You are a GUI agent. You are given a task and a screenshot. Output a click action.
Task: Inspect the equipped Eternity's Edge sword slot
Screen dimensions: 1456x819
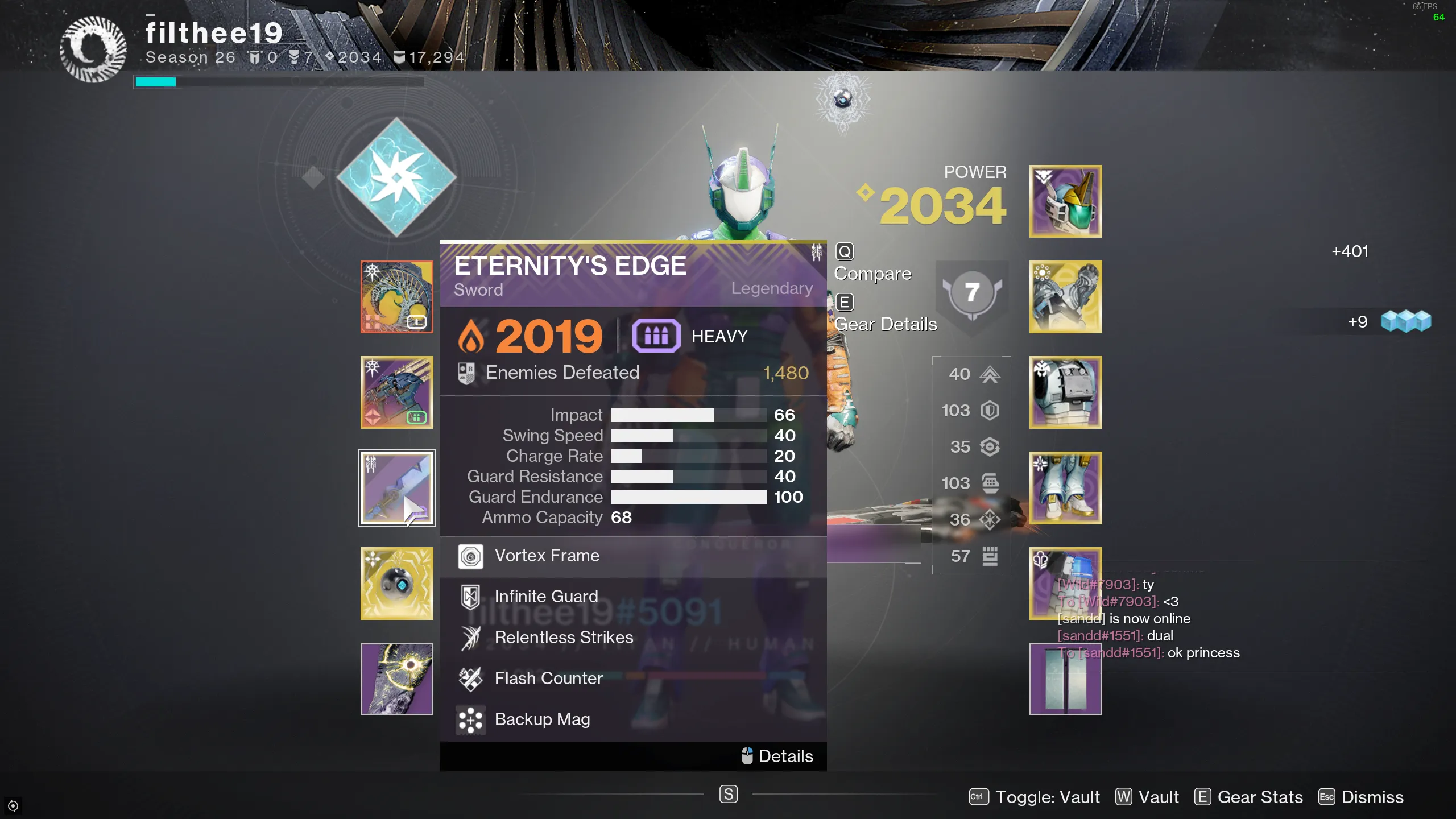point(396,488)
